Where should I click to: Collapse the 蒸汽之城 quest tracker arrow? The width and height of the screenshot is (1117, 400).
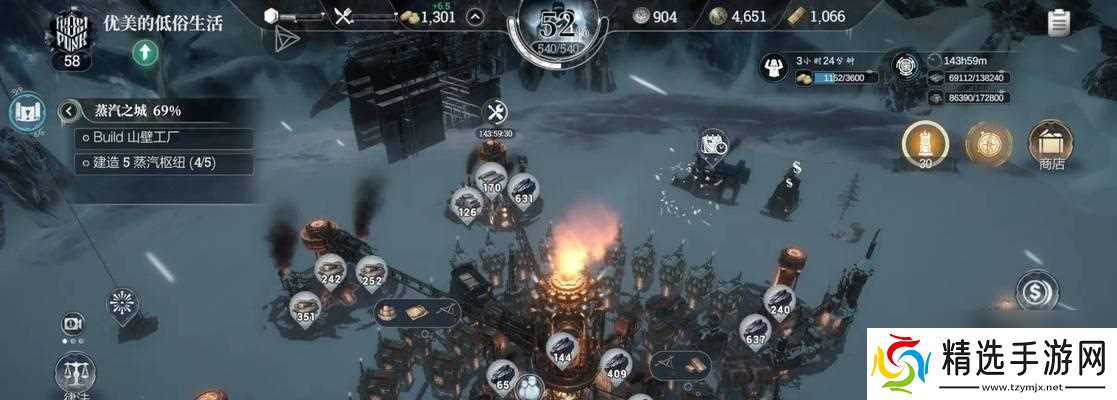coord(69,111)
